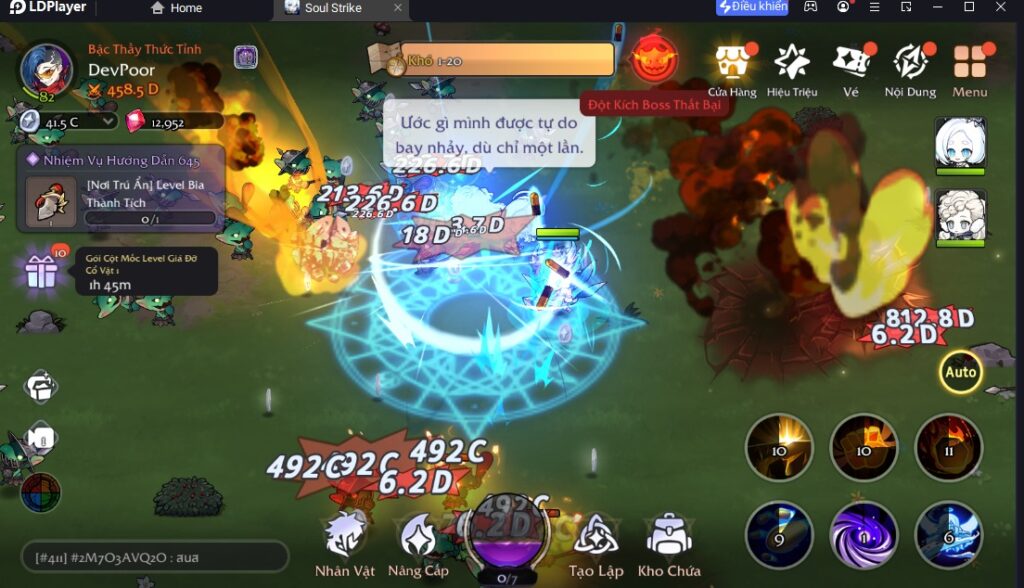This screenshot has width=1024, height=588.
Task: Switch to the LDPlayer Home tab
Action: pyautogui.click(x=176, y=8)
